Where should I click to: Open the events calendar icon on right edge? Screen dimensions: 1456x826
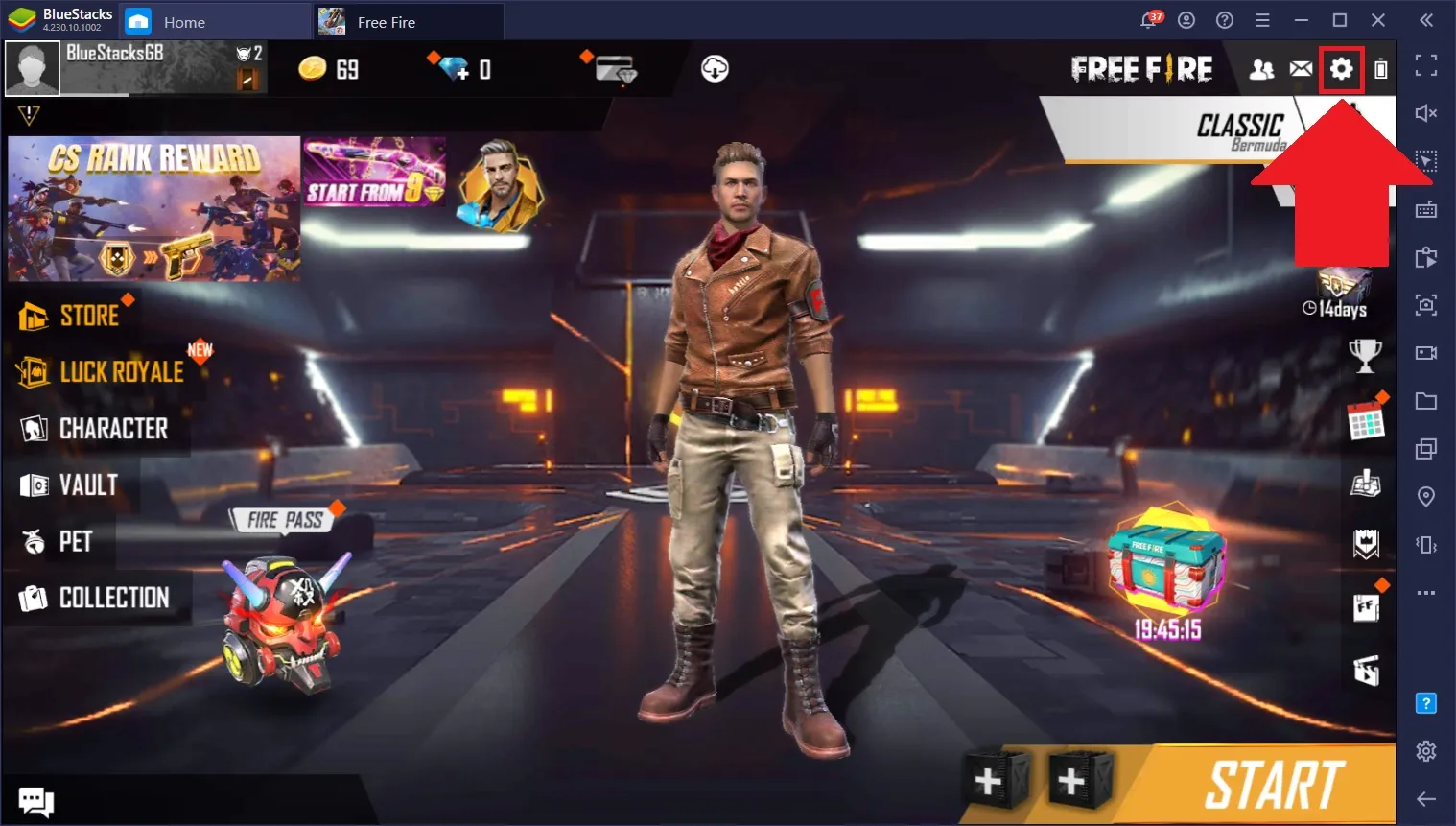[1366, 417]
